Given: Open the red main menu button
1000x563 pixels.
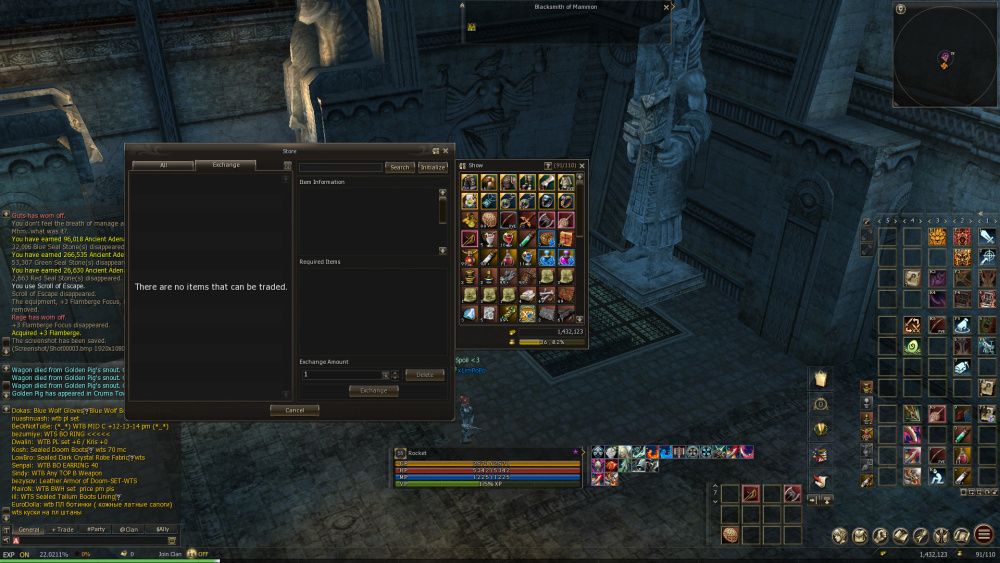Looking at the screenshot, I should click(985, 535).
